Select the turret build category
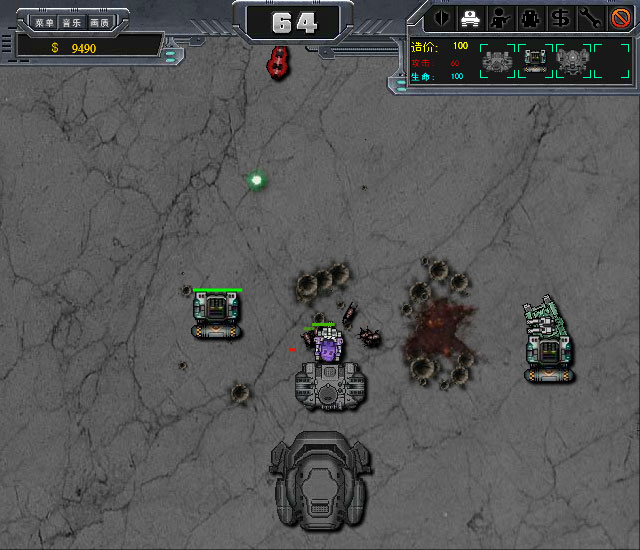Image resolution: width=640 pixels, height=550 pixels. tap(468, 17)
